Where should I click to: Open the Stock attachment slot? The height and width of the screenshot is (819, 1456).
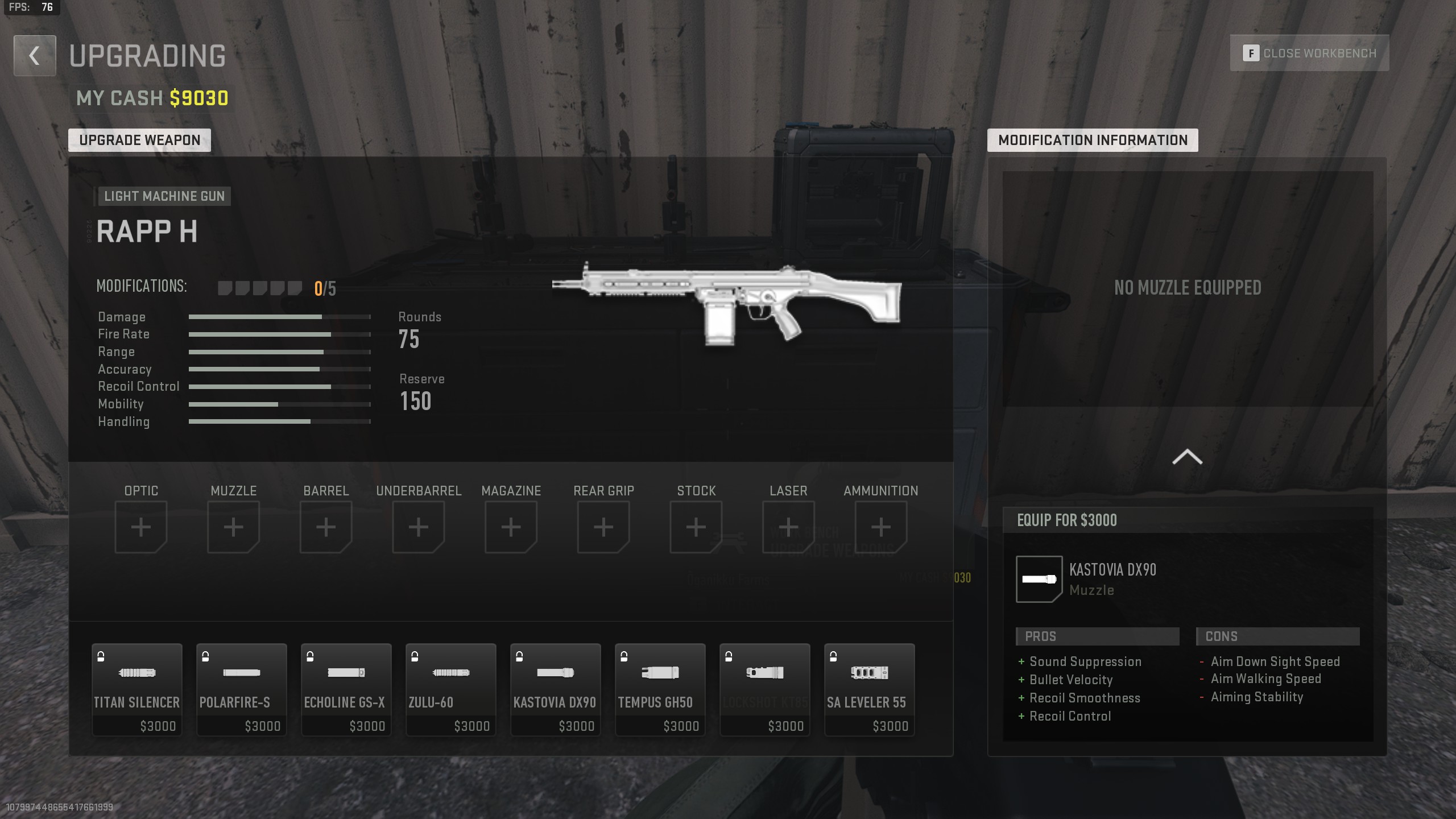click(696, 526)
